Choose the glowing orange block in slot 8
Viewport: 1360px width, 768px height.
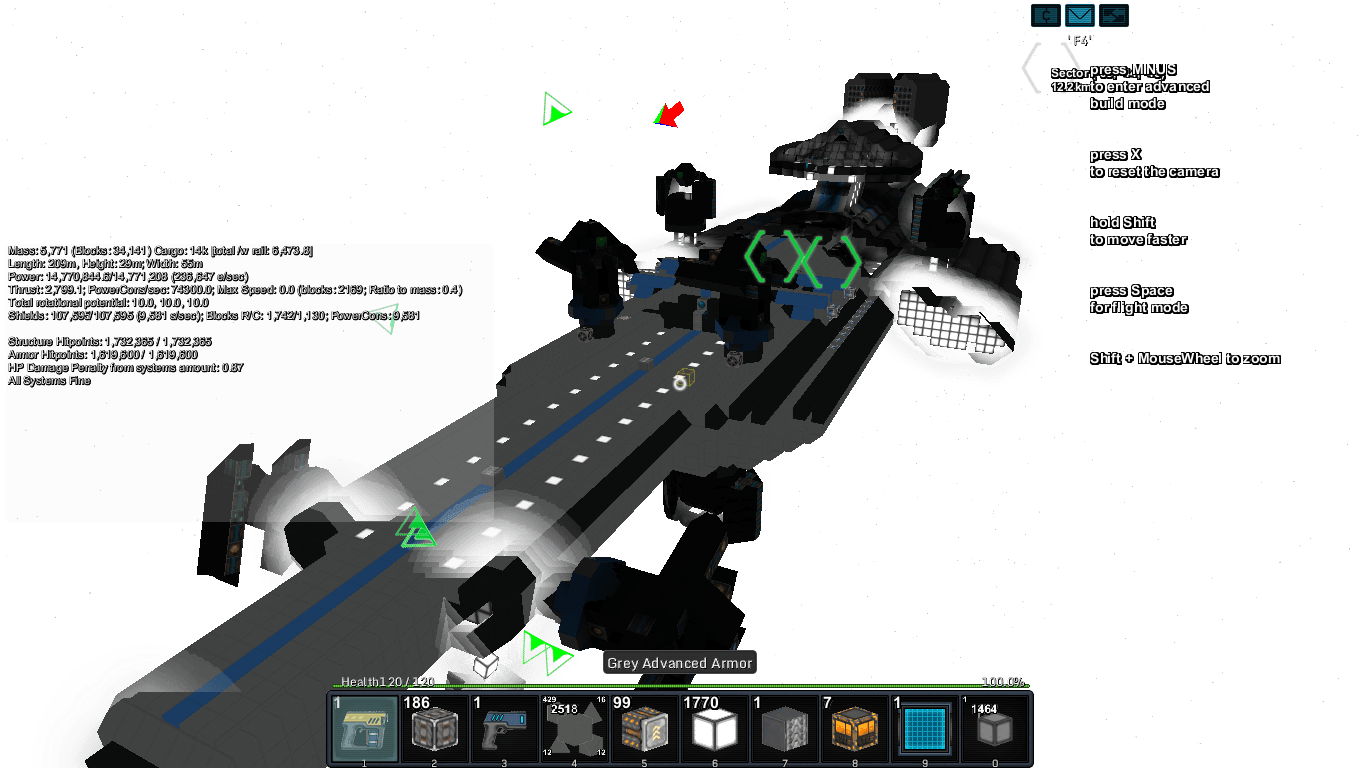[855, 728]
